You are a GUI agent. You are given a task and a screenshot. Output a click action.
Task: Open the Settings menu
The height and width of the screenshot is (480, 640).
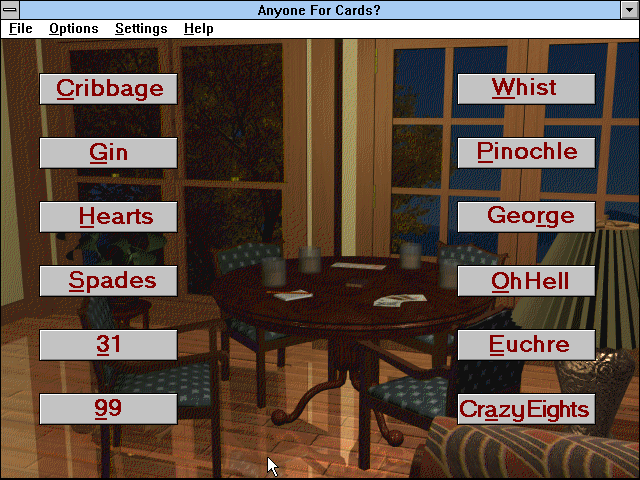[141, 28]
